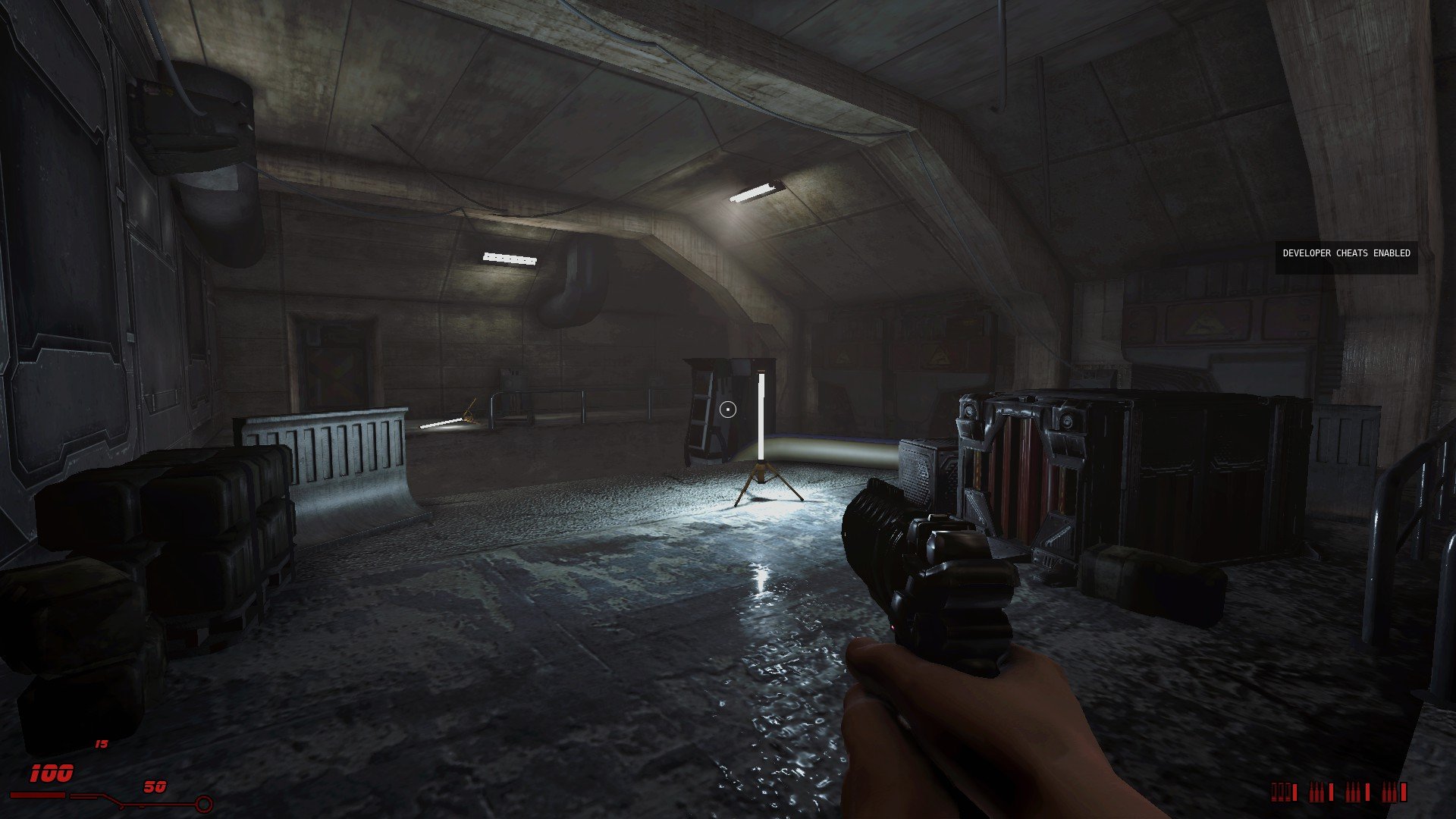Click the 100 health readout
Image resolution: width=1456 pixels, height=819 pixels.
click(x=50, y=773)
